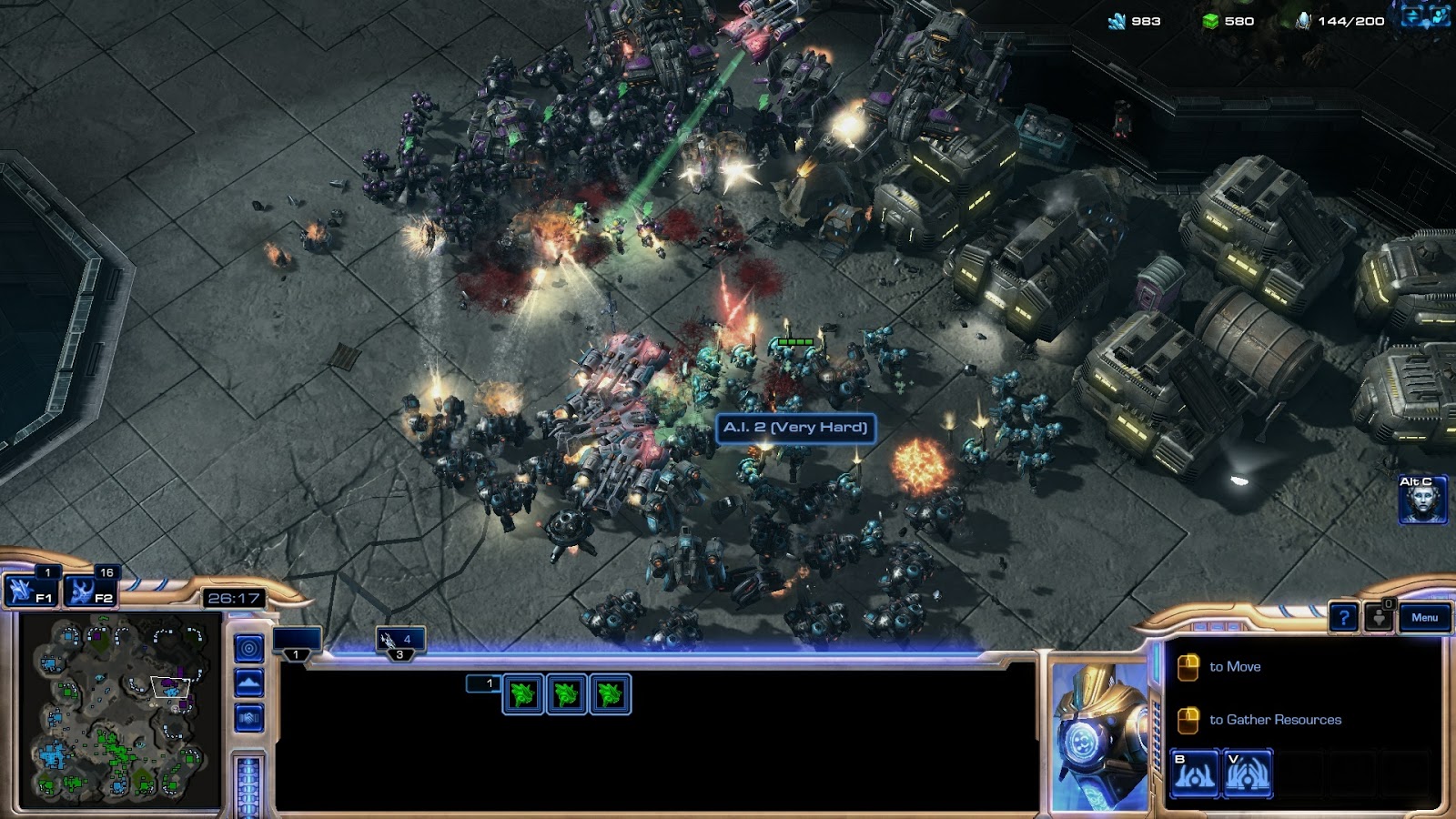Screen dimensions: 1456x819
Task: Click the Probe portrait above the command card
Action: [x=1097, y=728]
